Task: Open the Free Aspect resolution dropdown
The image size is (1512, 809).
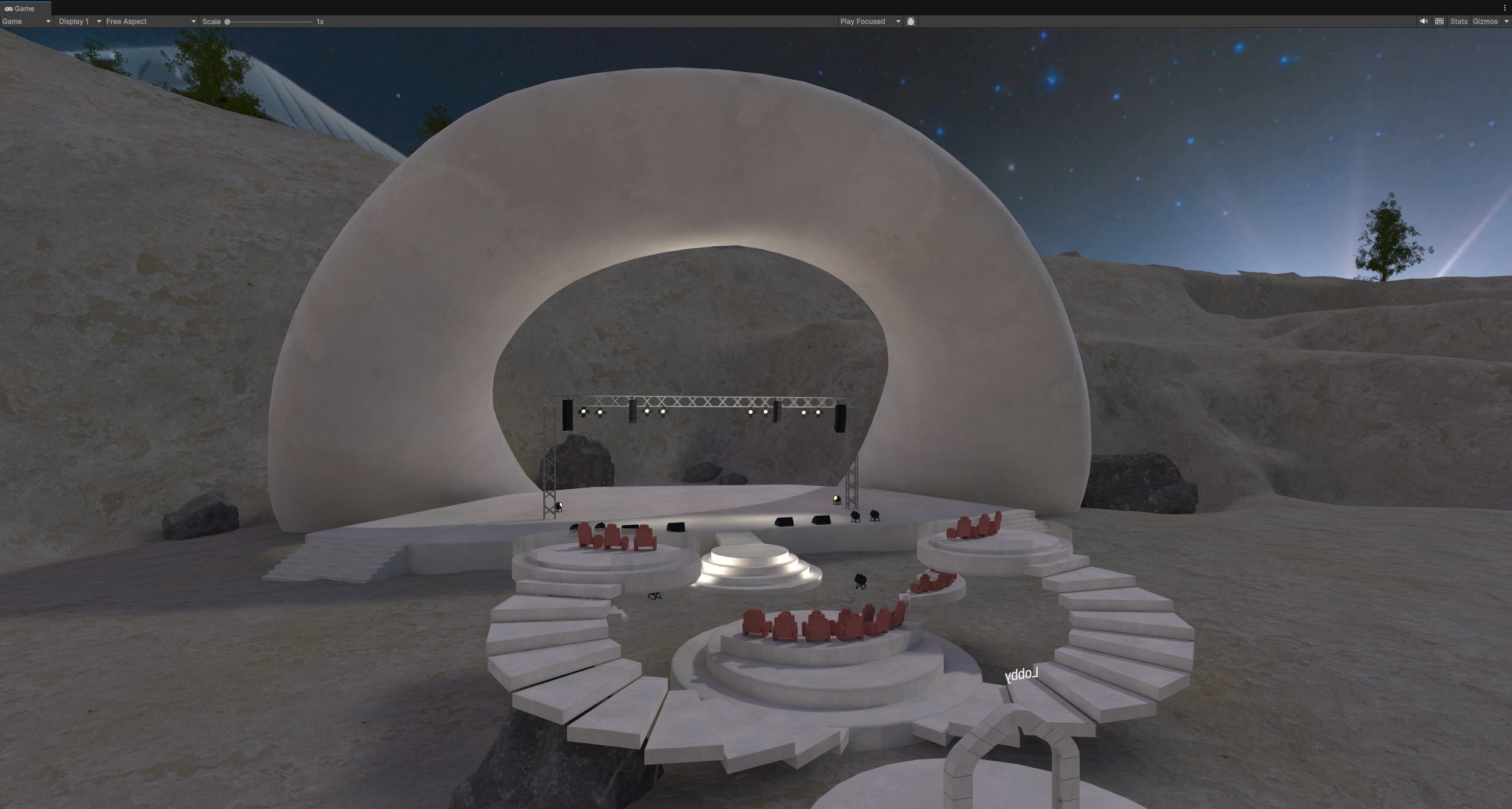Action: 151,21
